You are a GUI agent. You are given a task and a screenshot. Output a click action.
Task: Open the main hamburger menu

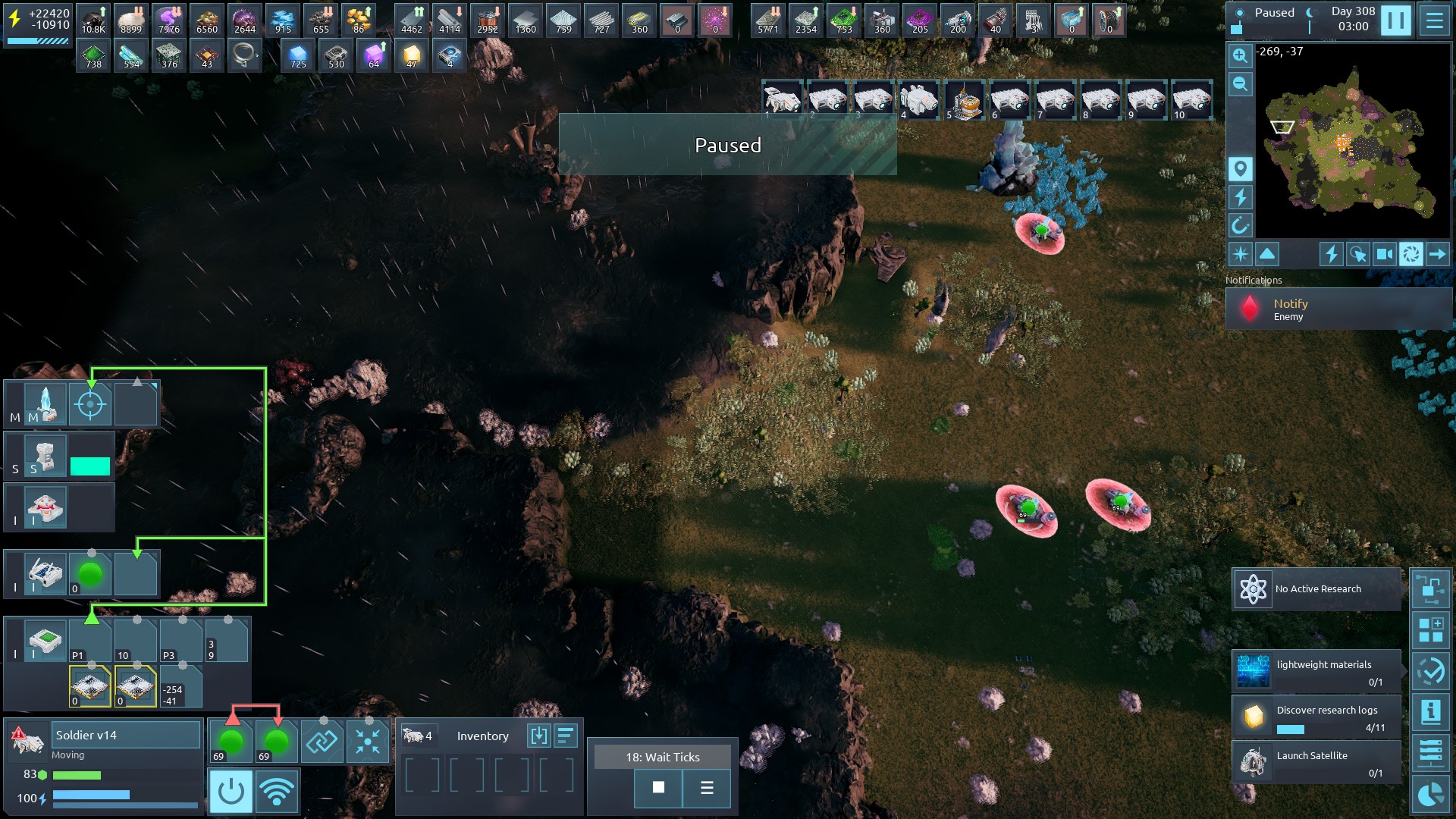pos(1435,20)
